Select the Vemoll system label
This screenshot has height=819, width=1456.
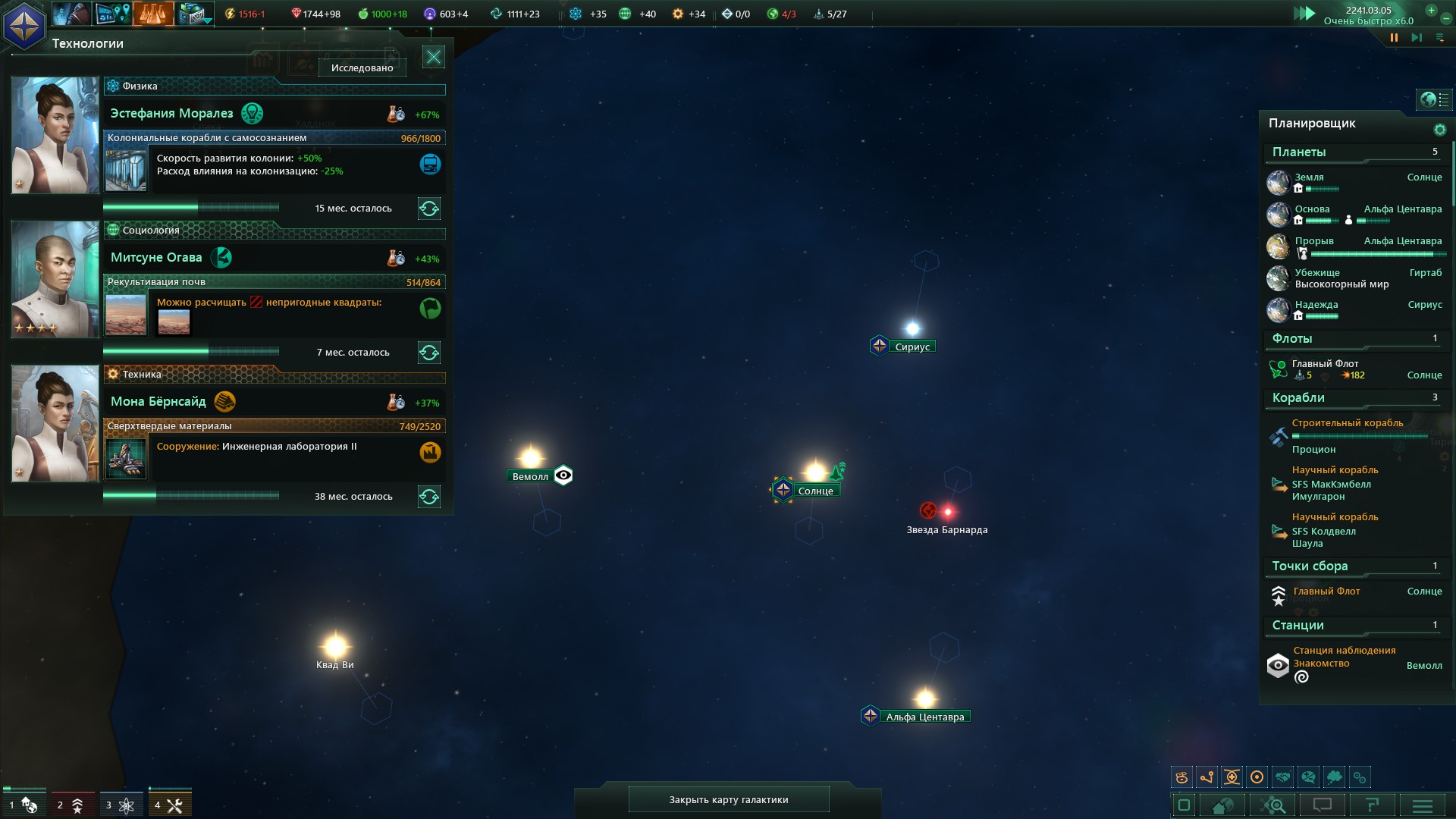[530, 476]
